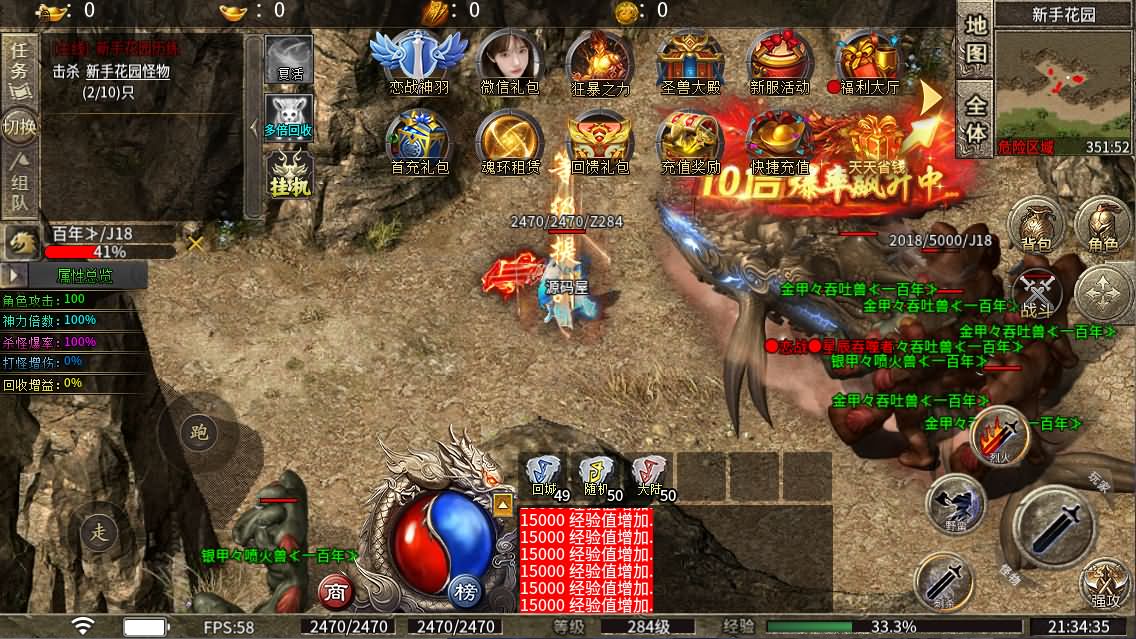Activate the 强攻 strong attack button

[x=1105, y=585]
